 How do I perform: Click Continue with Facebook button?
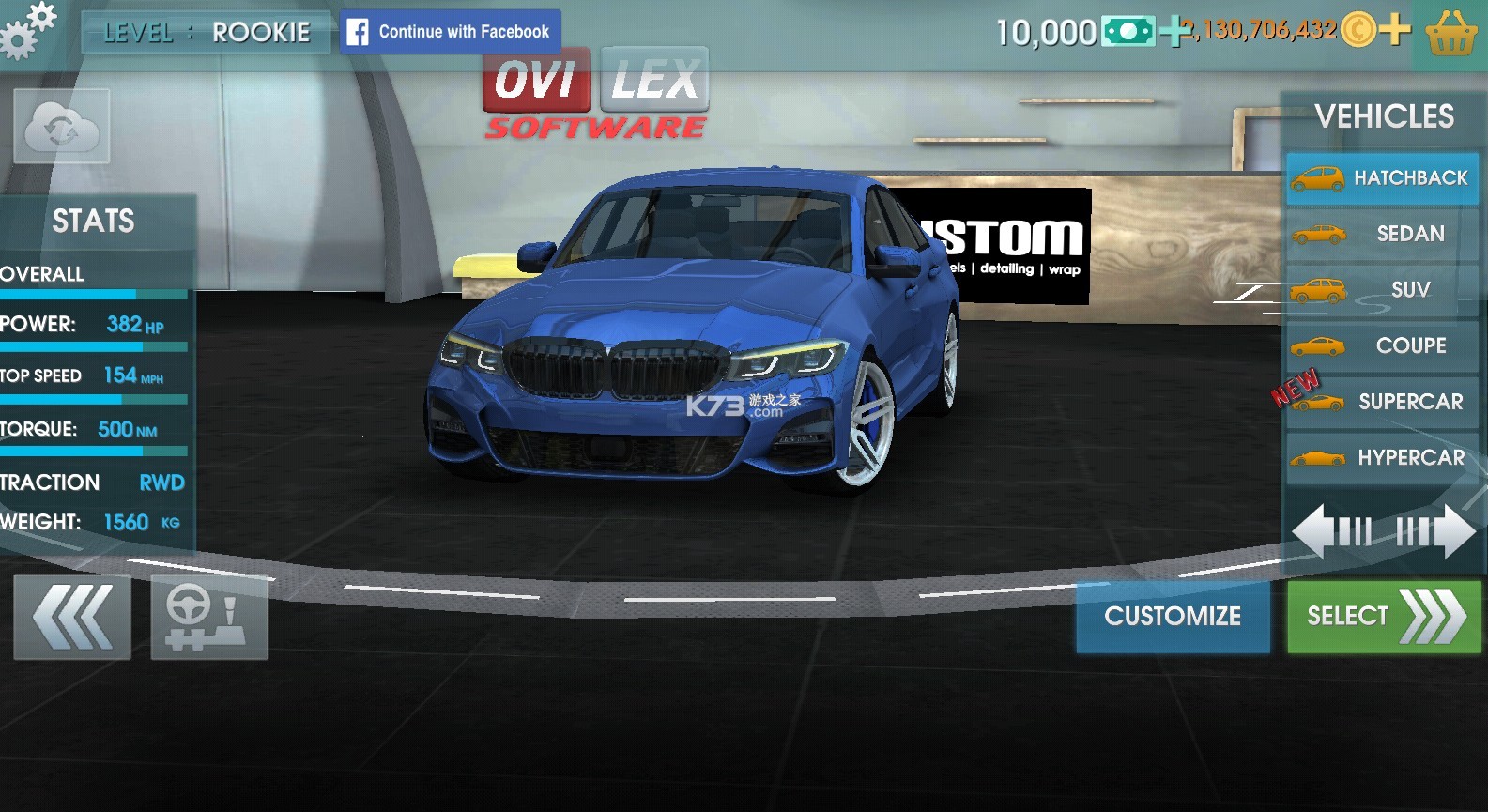pyautogui.click(x=450, y=32)
